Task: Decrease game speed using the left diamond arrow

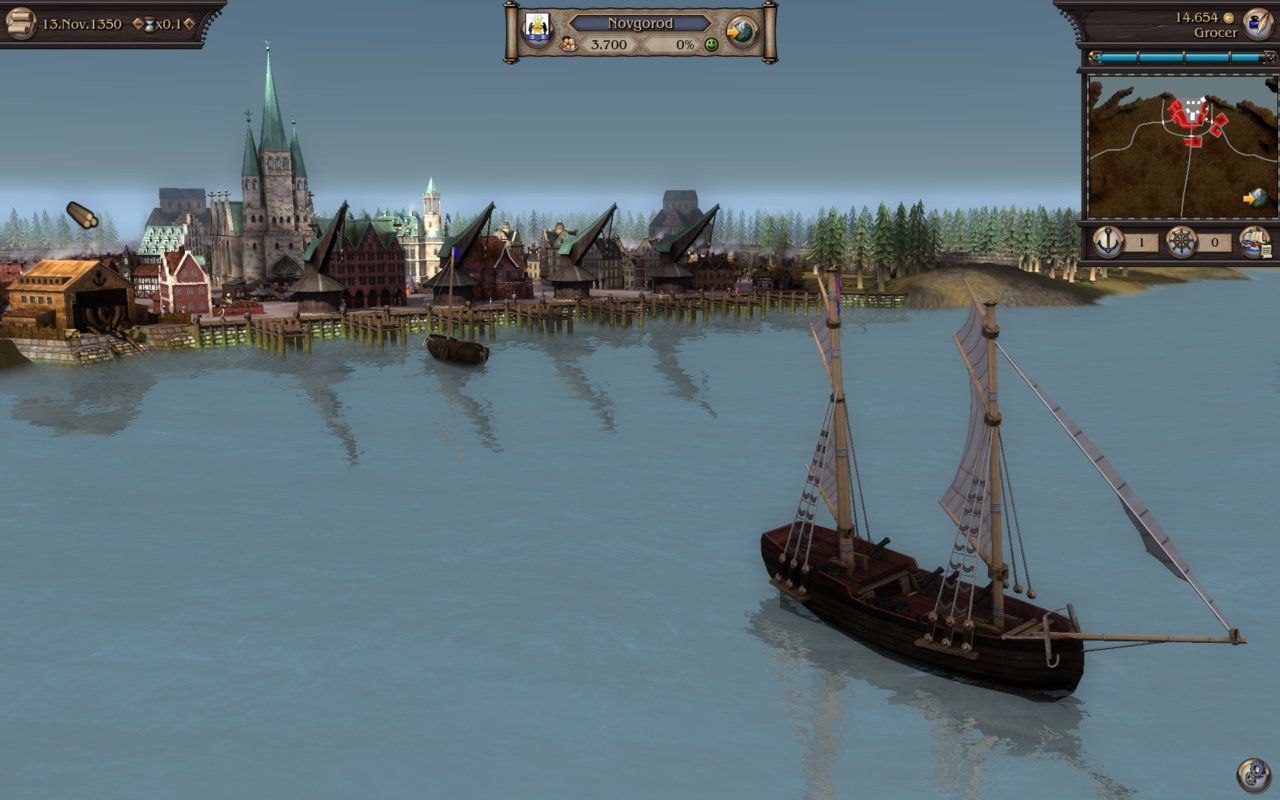Action: coord(137,23)
